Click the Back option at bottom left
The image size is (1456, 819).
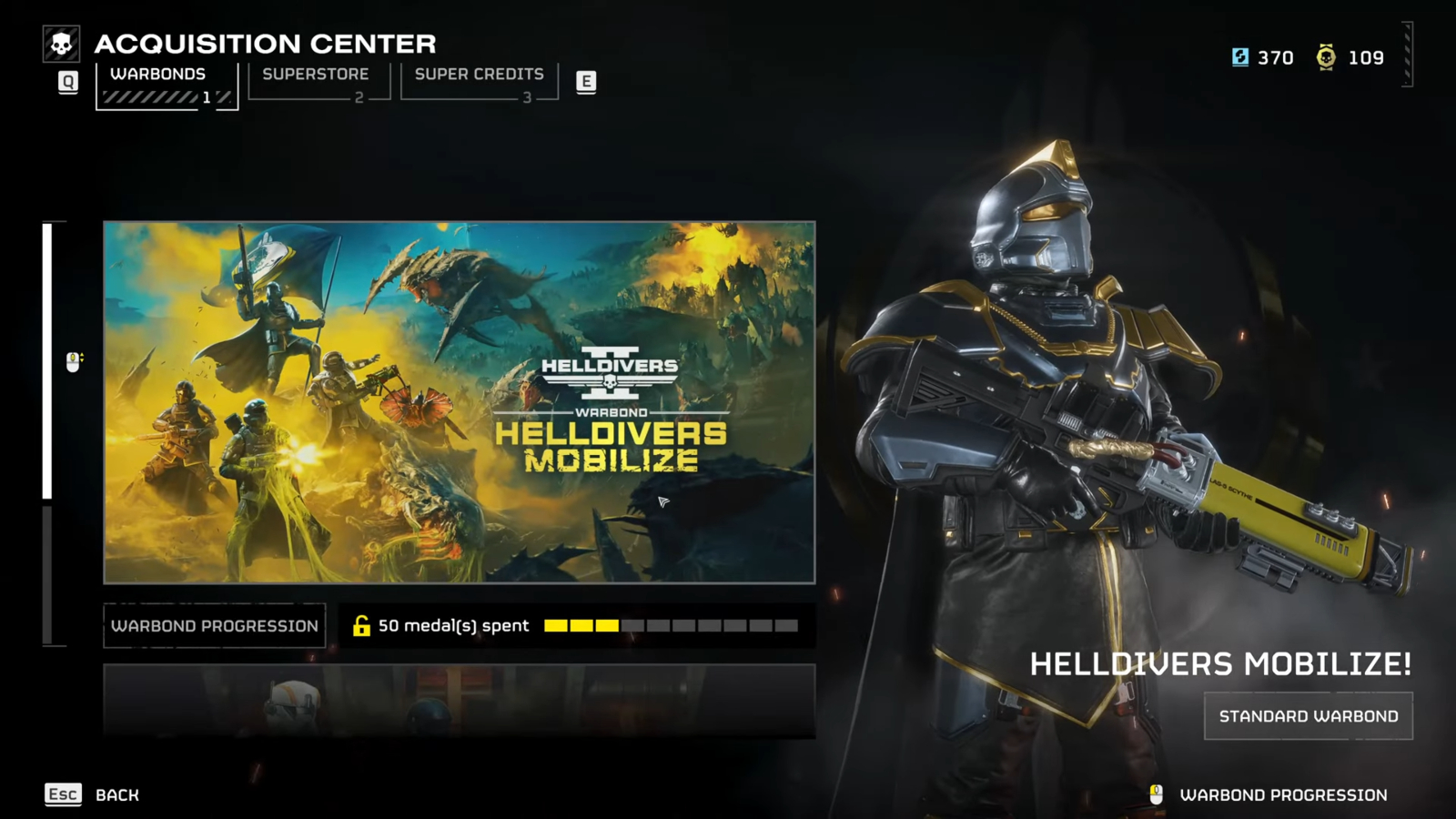[116, 794]
